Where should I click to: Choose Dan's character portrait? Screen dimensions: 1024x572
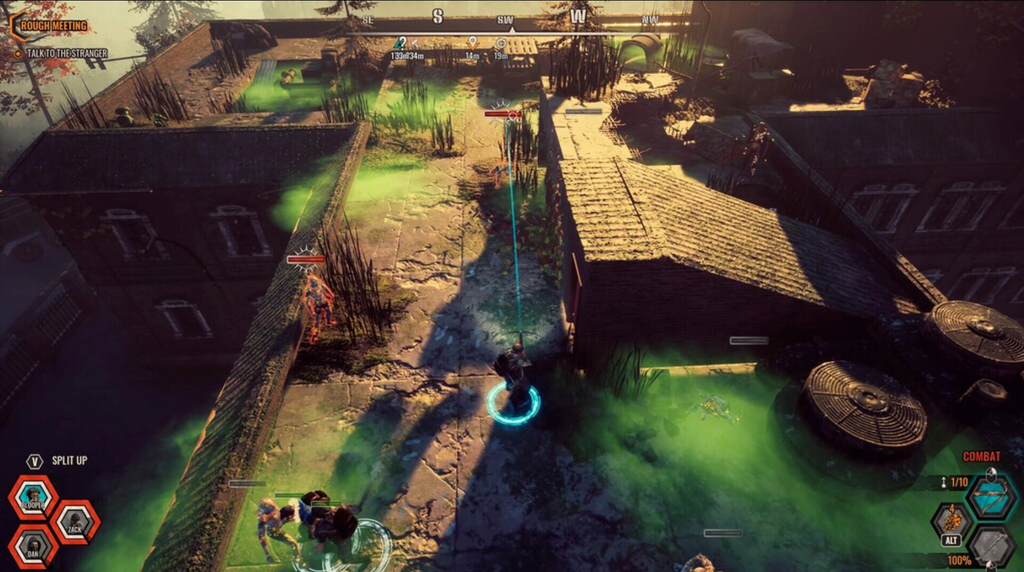(x=33, y=546)
